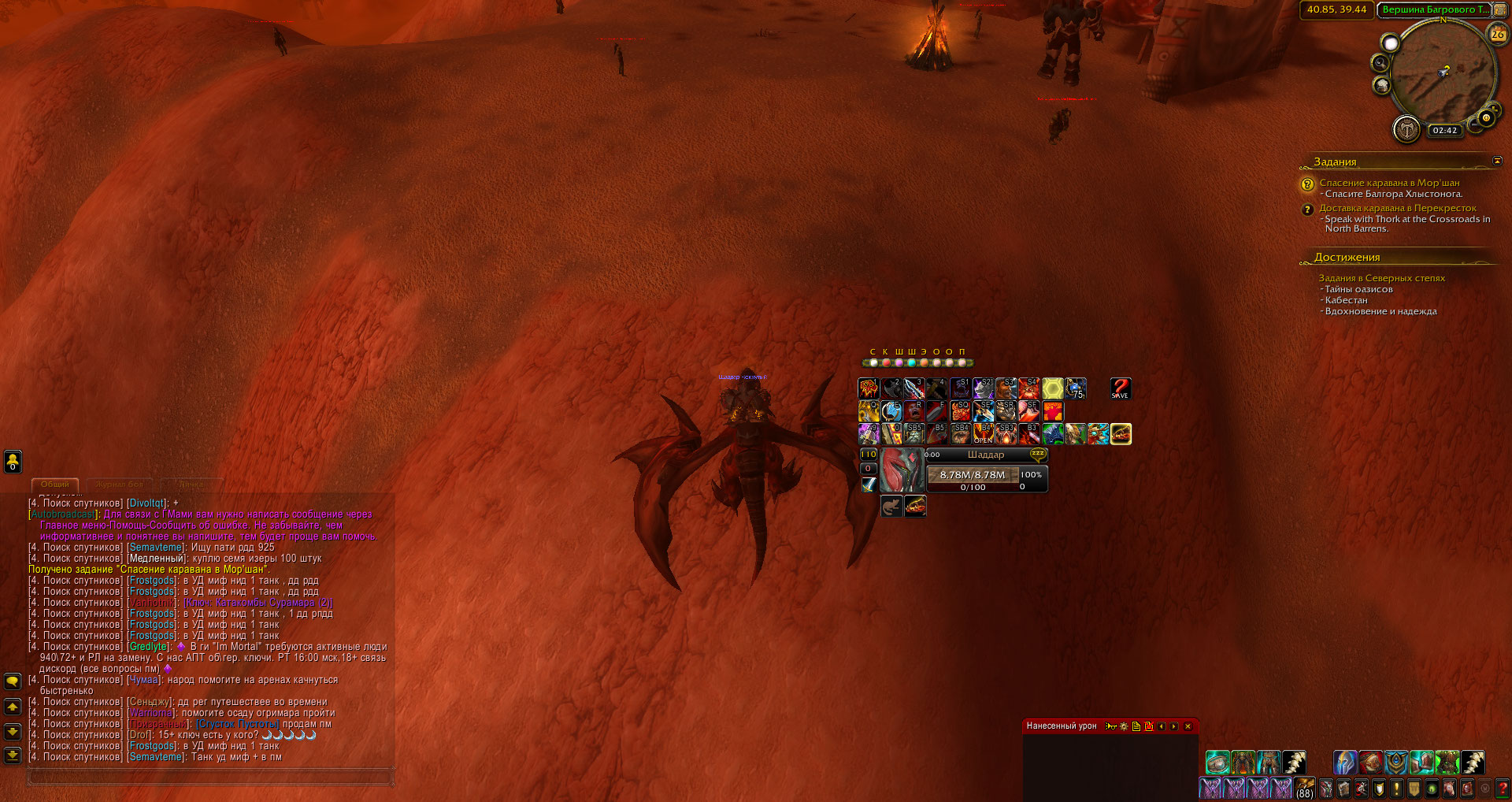Switch to the Общий chat tab
This screenshot has height=802, width=1512.
point(55,485)
